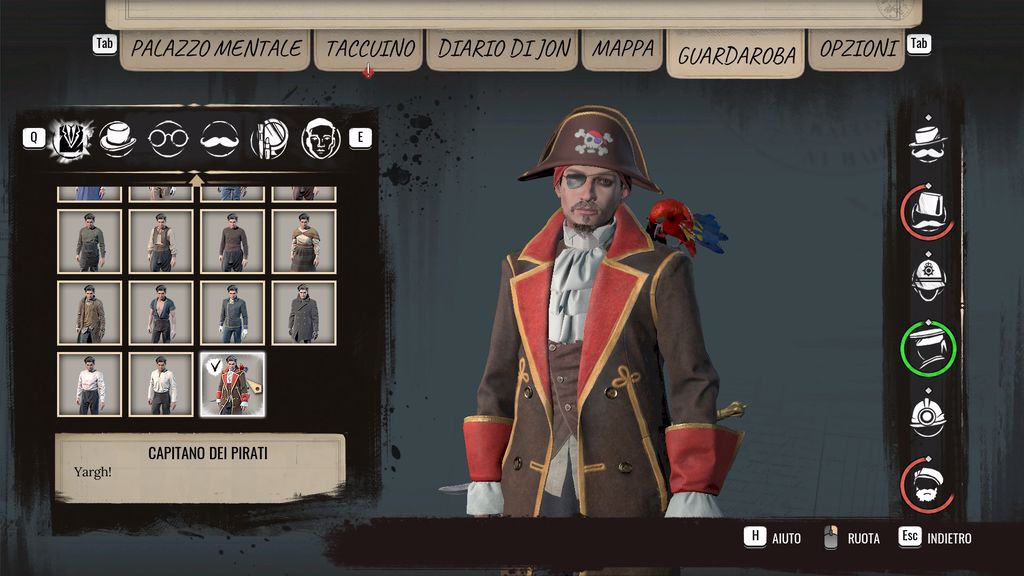Choose the long brown coat outfit
The width and height of the screenshot is (1024, 576).
click(90, 313)
